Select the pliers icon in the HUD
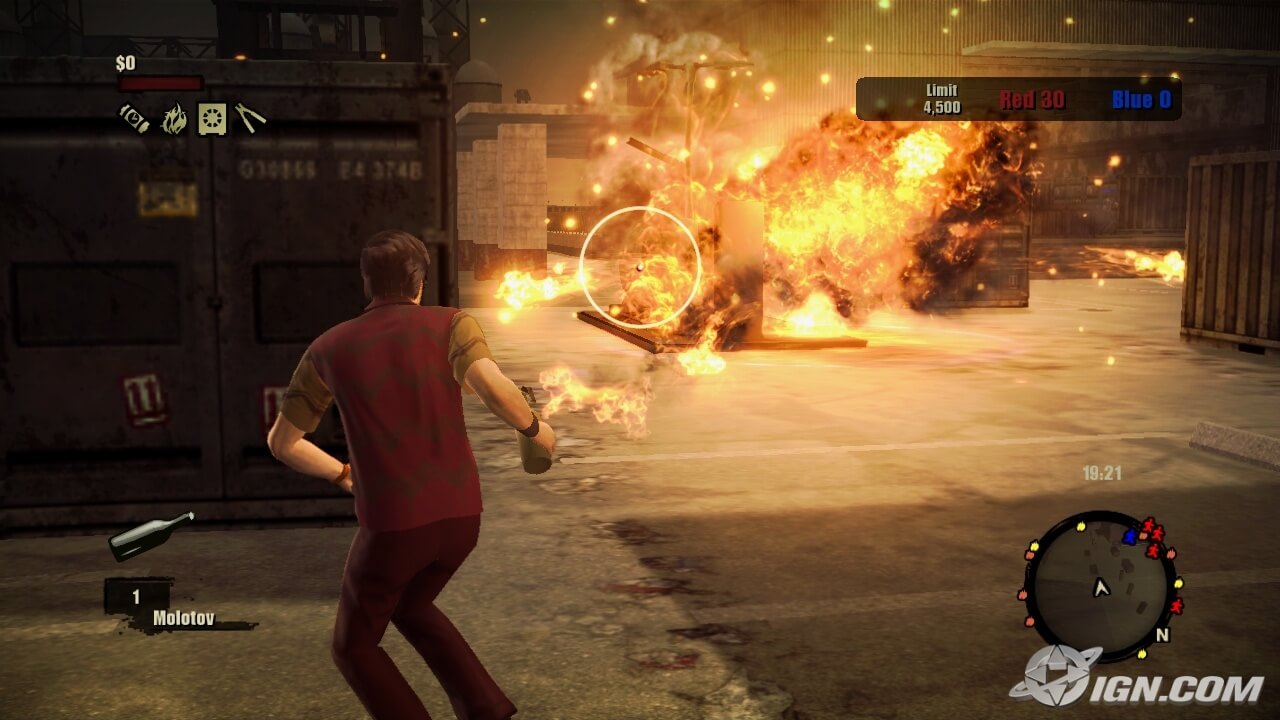Viewport: 1280px width, 720px height. click(x=250, y=118)
